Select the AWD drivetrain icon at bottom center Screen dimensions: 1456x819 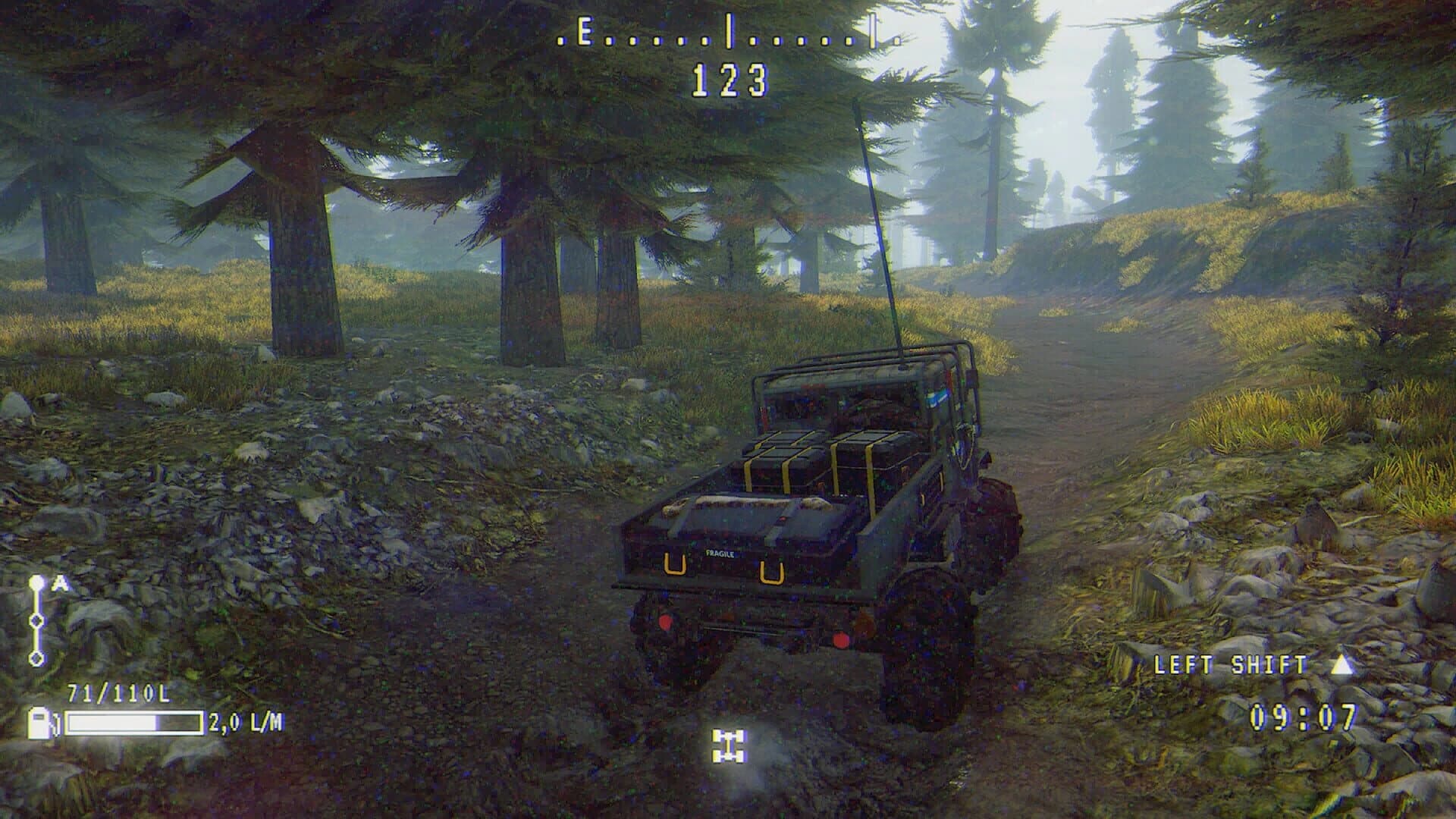tap(730, 746)
